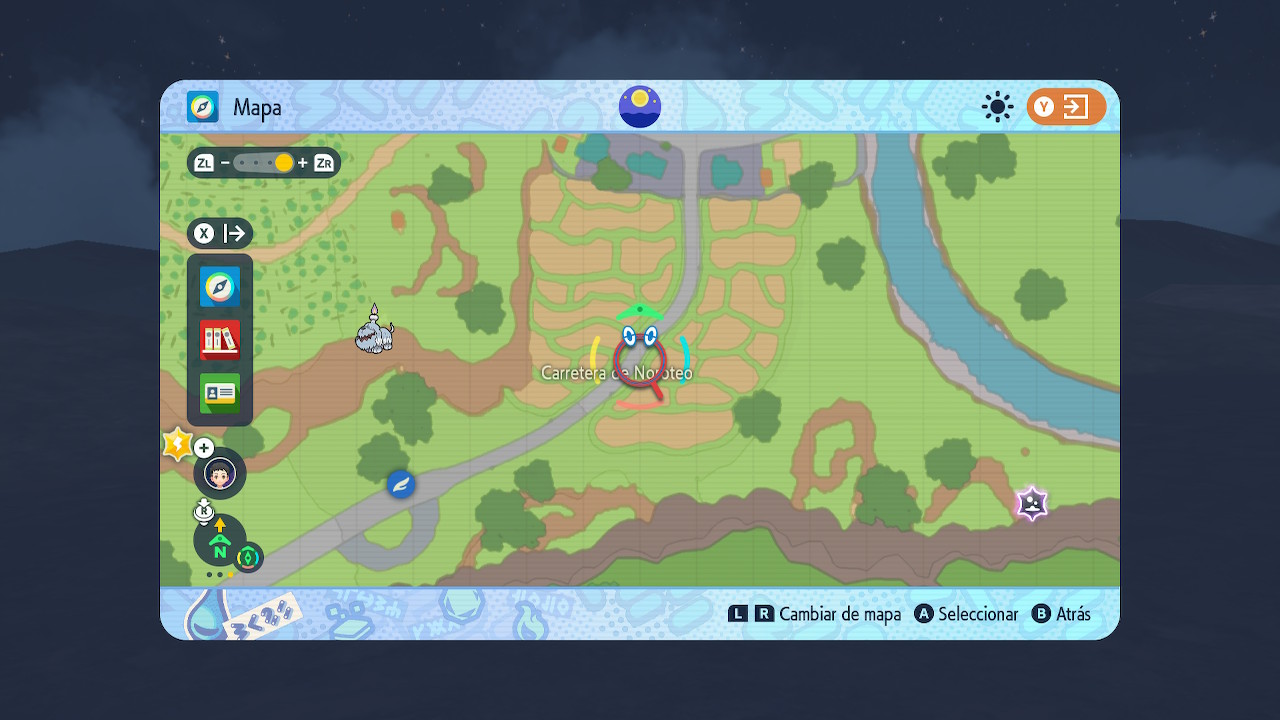Select the player portrait icon
Image resolution: width=1280 pixels, height=720 pixels.
point(220,473)
